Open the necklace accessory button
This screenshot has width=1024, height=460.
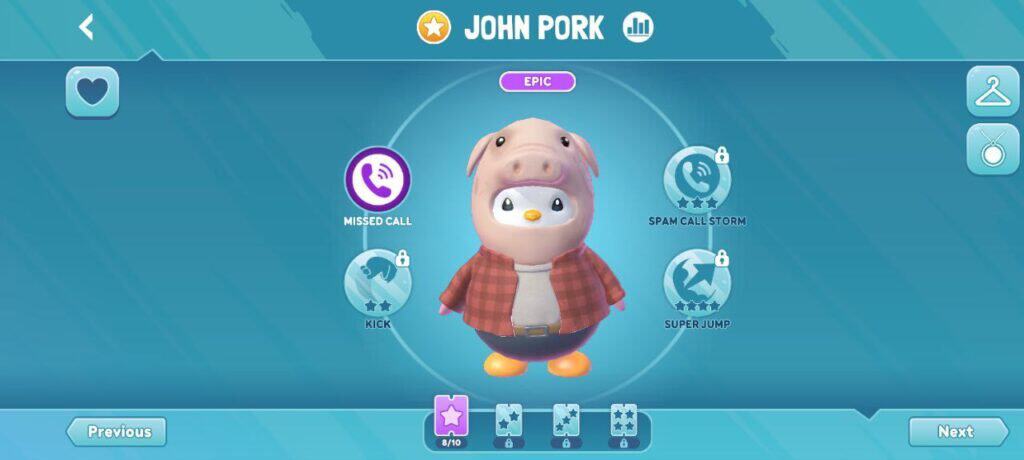coord(992,150)
